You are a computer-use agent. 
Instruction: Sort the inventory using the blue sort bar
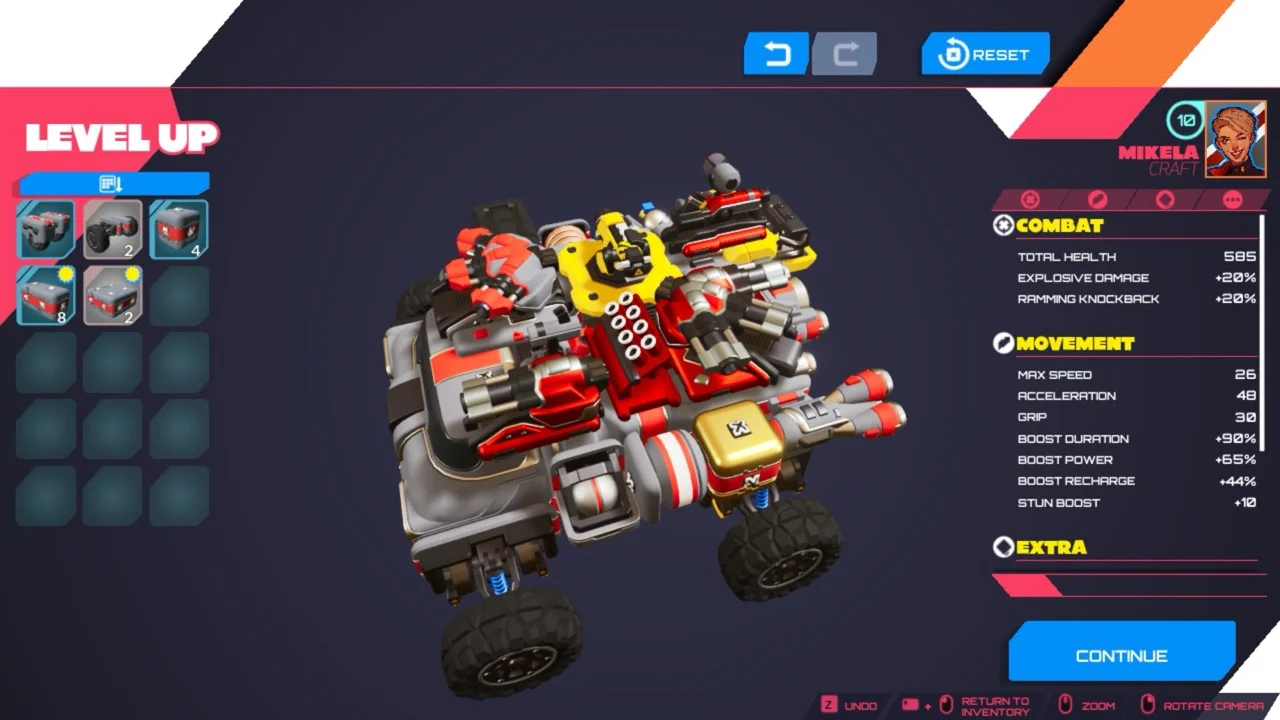[113, 183]
